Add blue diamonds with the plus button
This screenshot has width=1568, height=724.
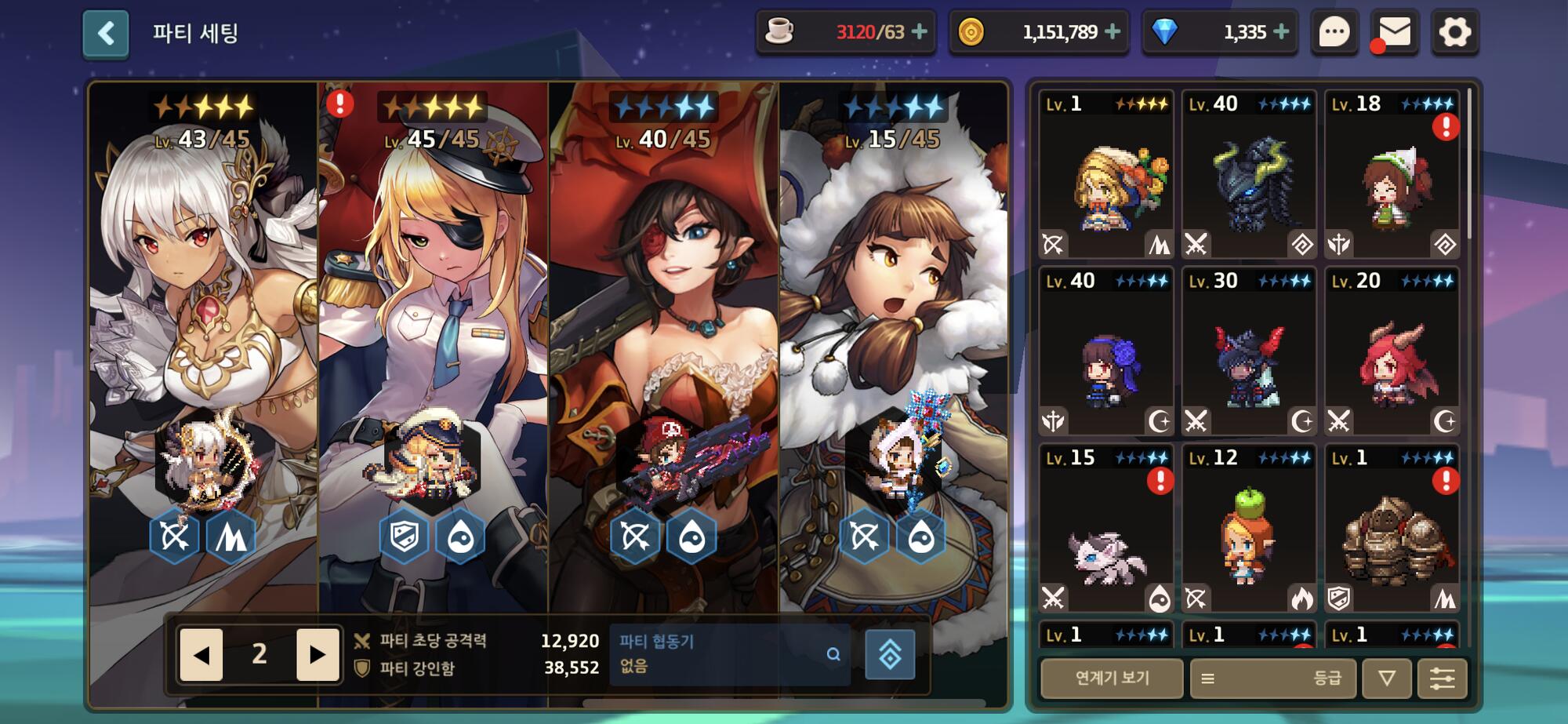(x=1281, y=32)
